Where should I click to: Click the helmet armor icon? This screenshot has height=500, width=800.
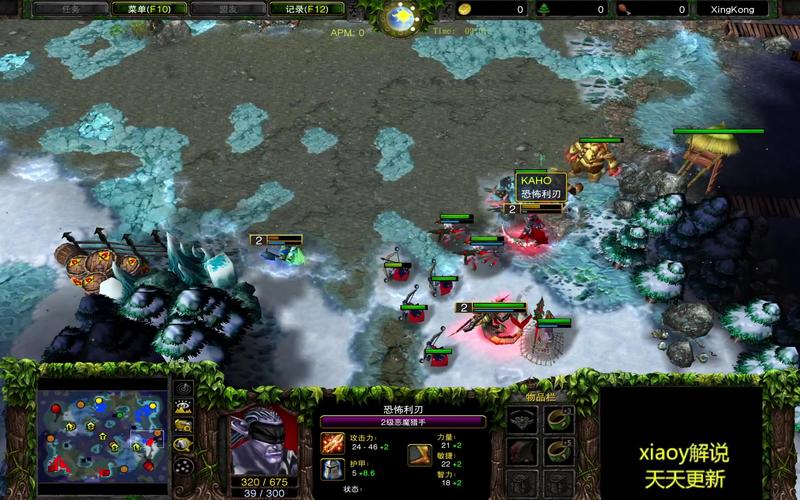[x=332, y=469]
